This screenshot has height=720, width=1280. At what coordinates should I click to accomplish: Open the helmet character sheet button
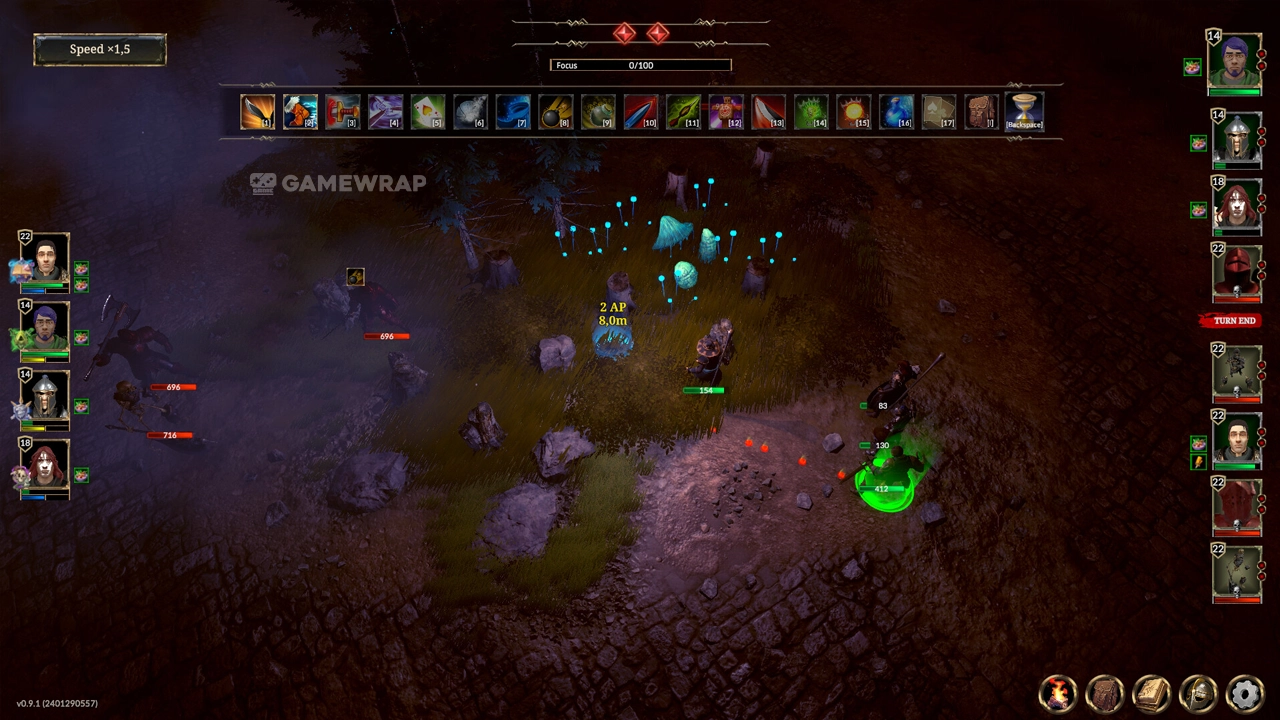coord(1198,692)
